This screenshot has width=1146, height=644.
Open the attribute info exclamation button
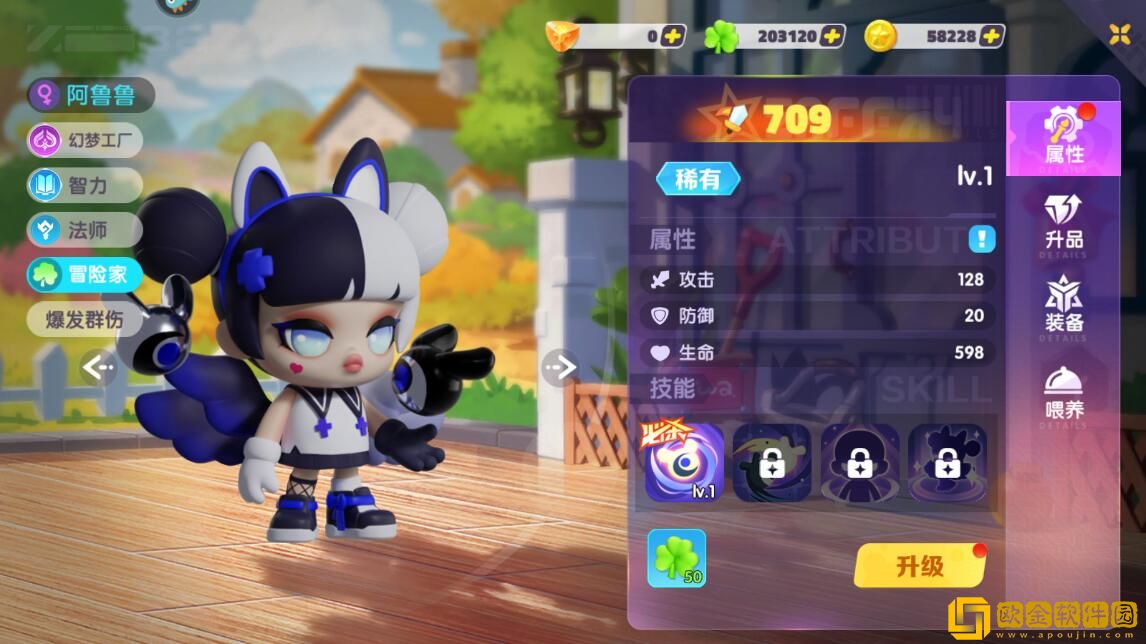(981, 239)
